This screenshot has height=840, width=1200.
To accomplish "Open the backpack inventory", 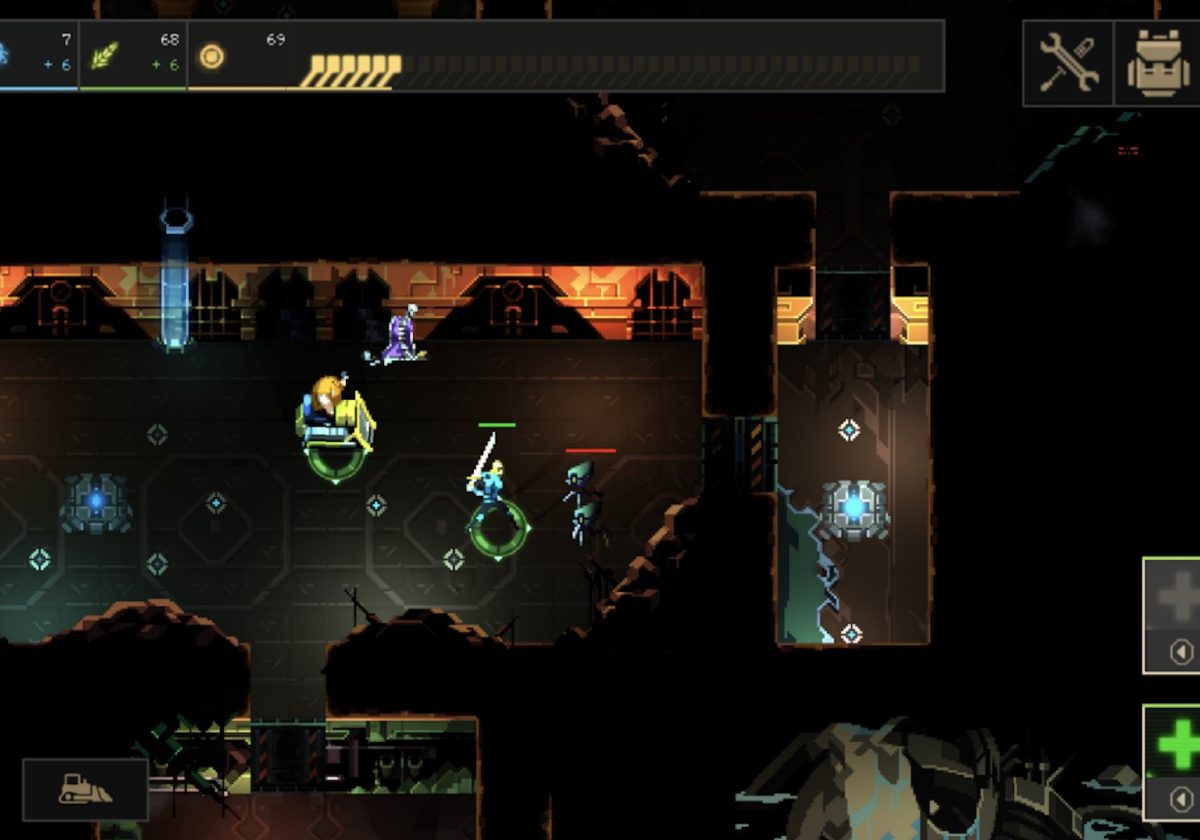I will [1158, 63].
